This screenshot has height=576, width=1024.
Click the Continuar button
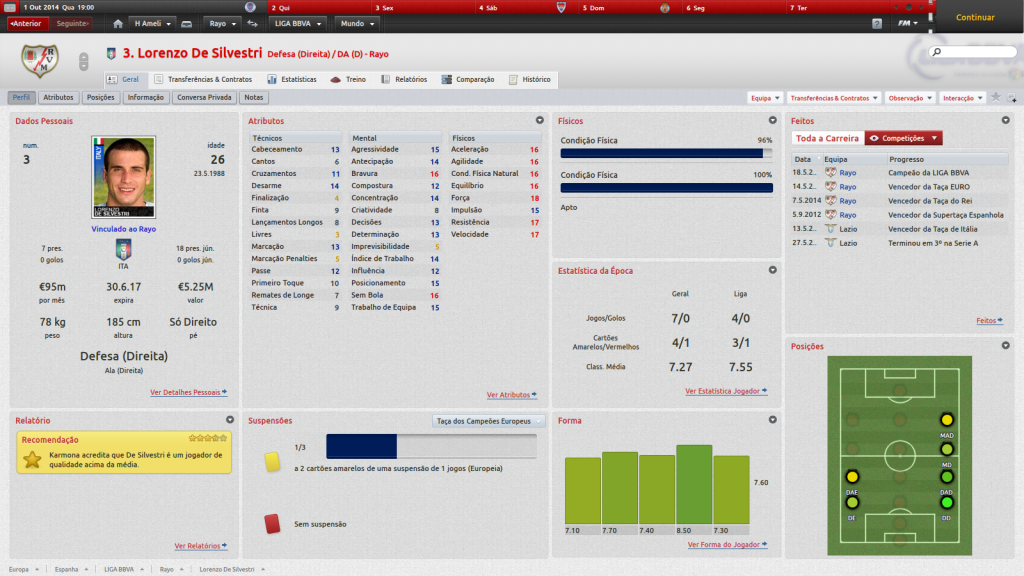click(x=975, y=17)
